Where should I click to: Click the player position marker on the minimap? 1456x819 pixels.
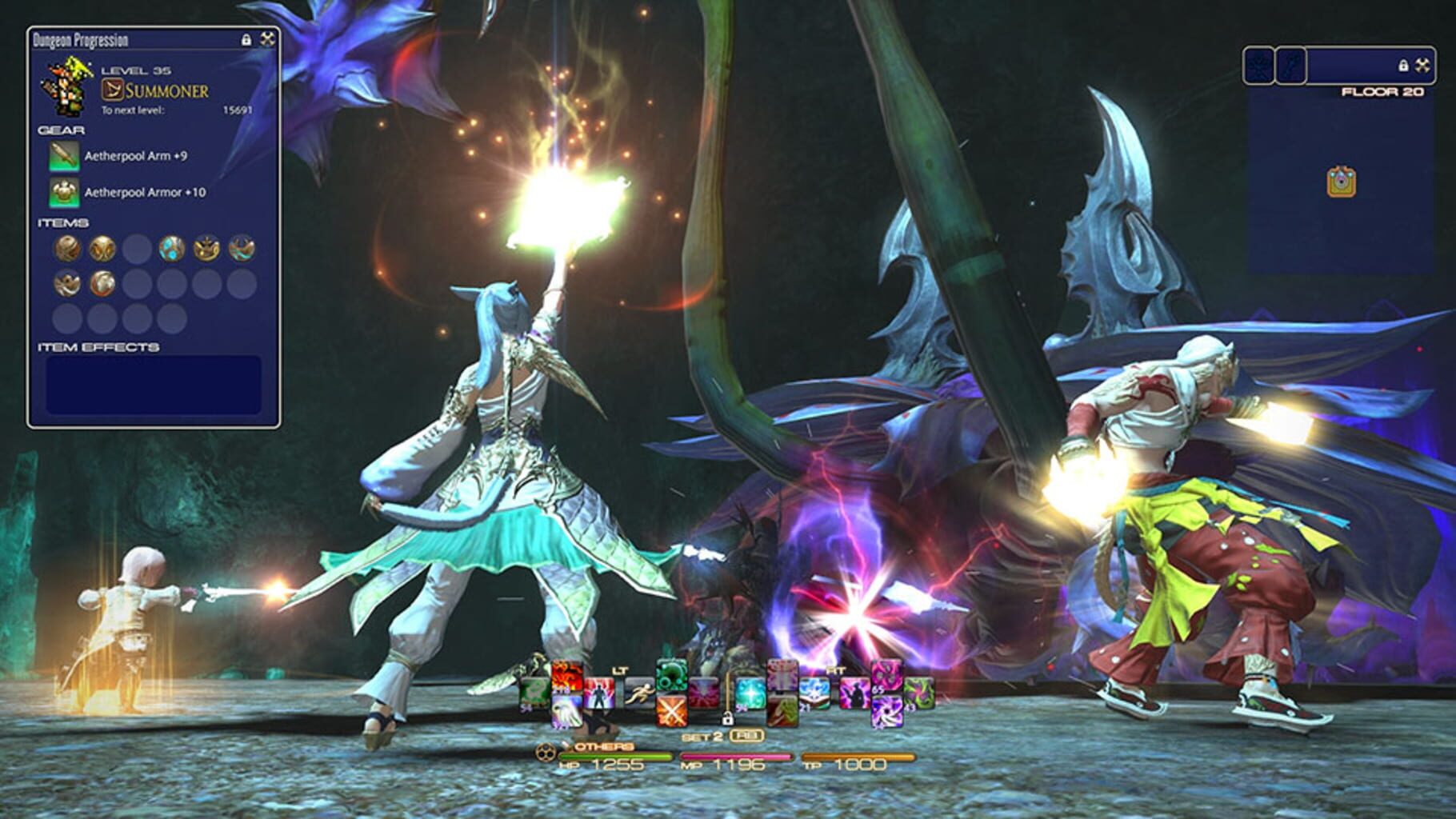pos(1340,181)
